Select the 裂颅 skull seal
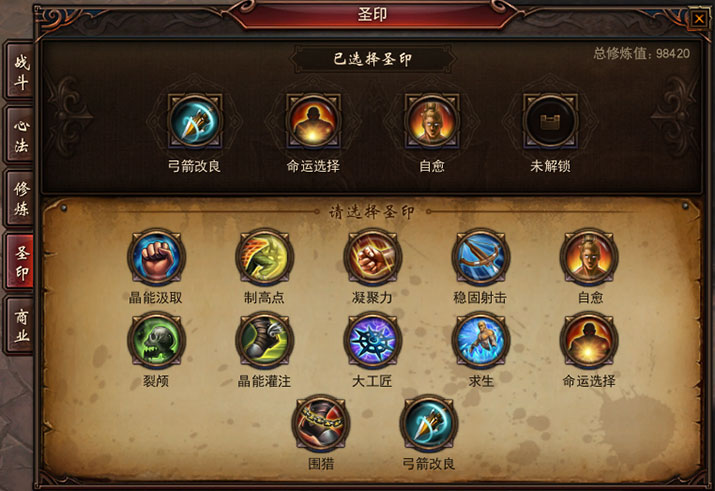Screen dimensions: 715x491 pyautogui.click(x=156, y=340)
